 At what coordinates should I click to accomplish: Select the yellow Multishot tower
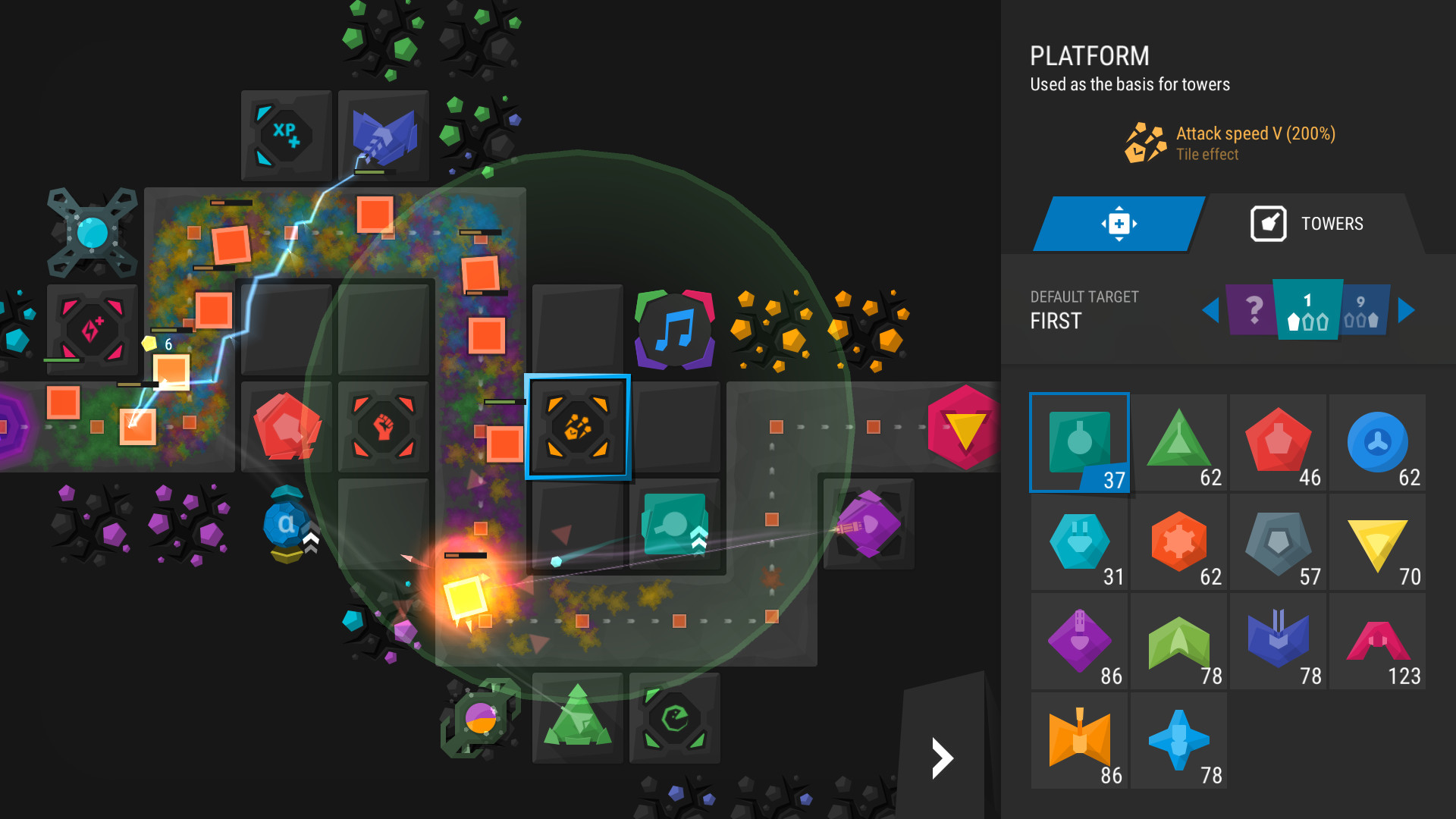(x=1377, y=542)
